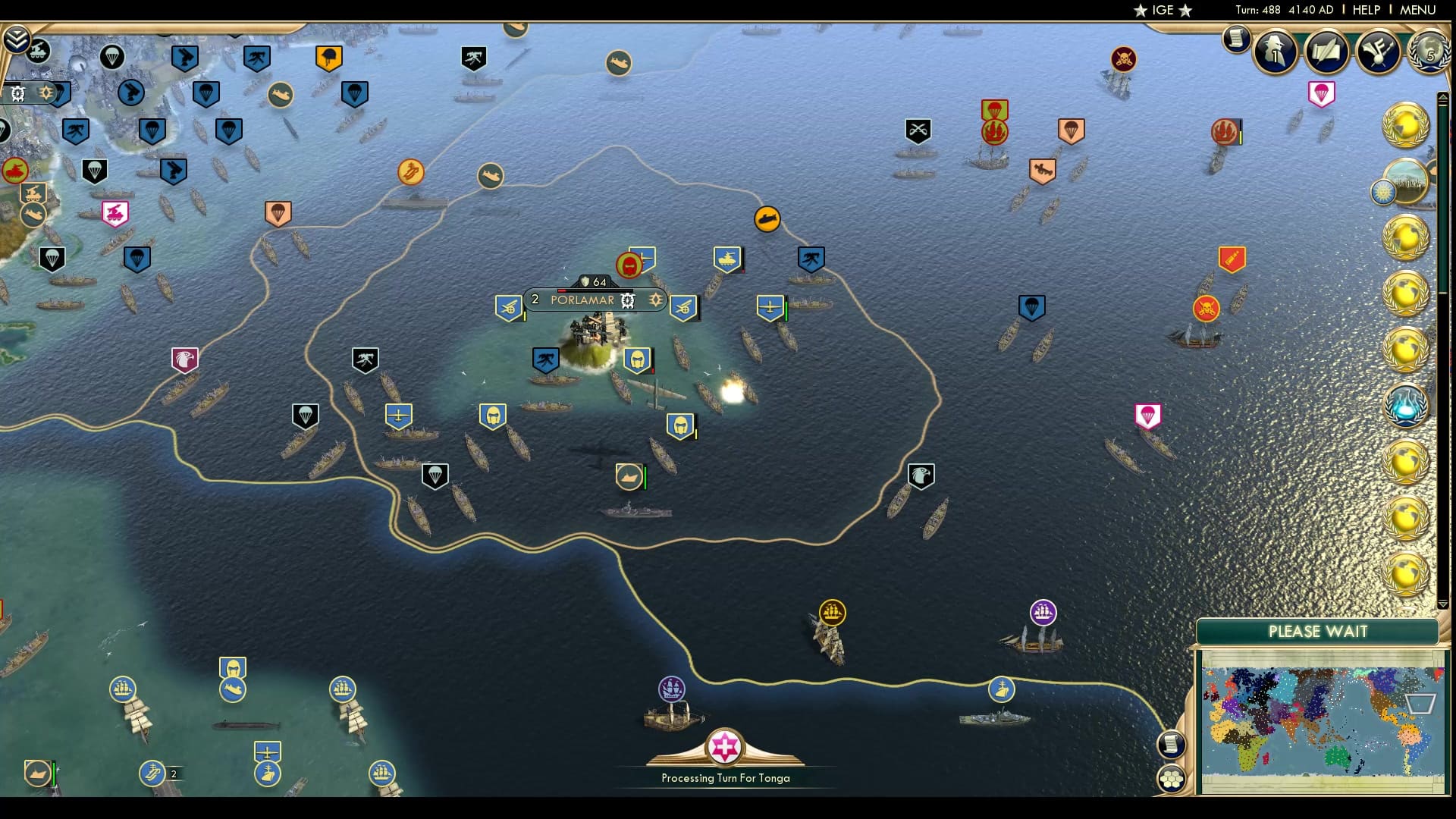Screen dimensions: 1456x819
Task: Click Porlamar's red health bar above its name
Action: (x=561, y=291)
